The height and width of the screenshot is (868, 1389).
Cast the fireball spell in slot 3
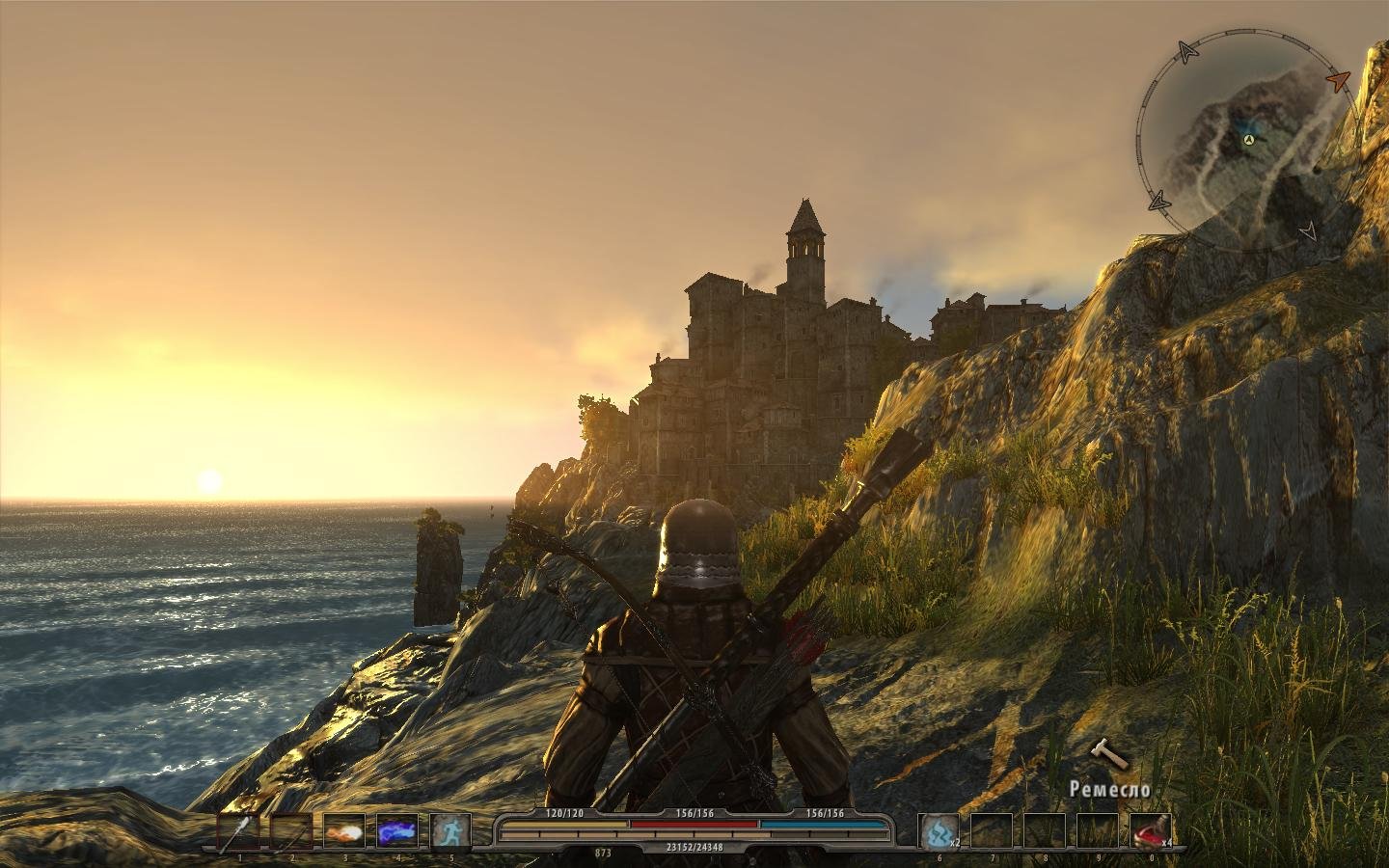(344, 831)
